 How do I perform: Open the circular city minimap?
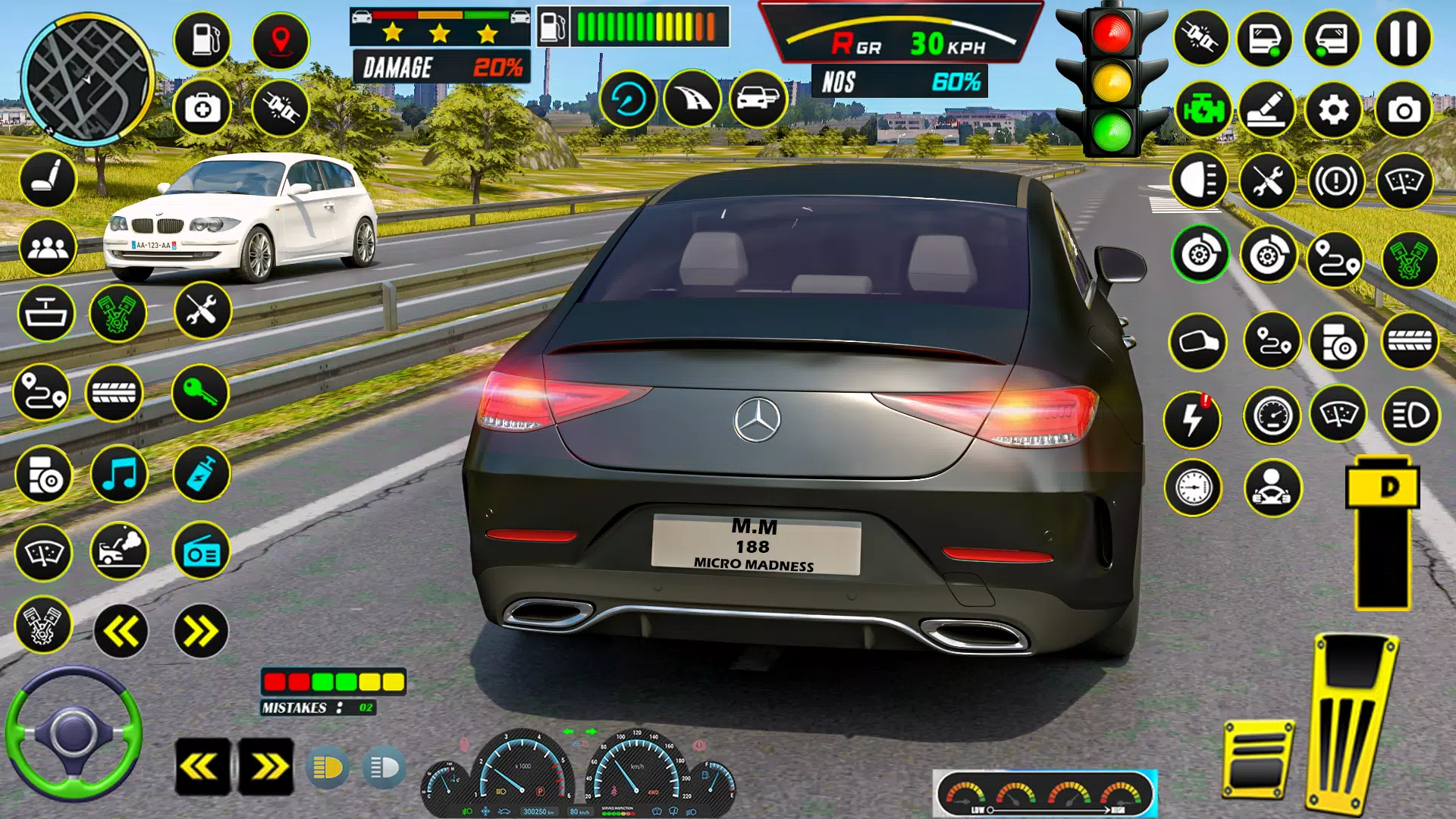click(86, 78)
